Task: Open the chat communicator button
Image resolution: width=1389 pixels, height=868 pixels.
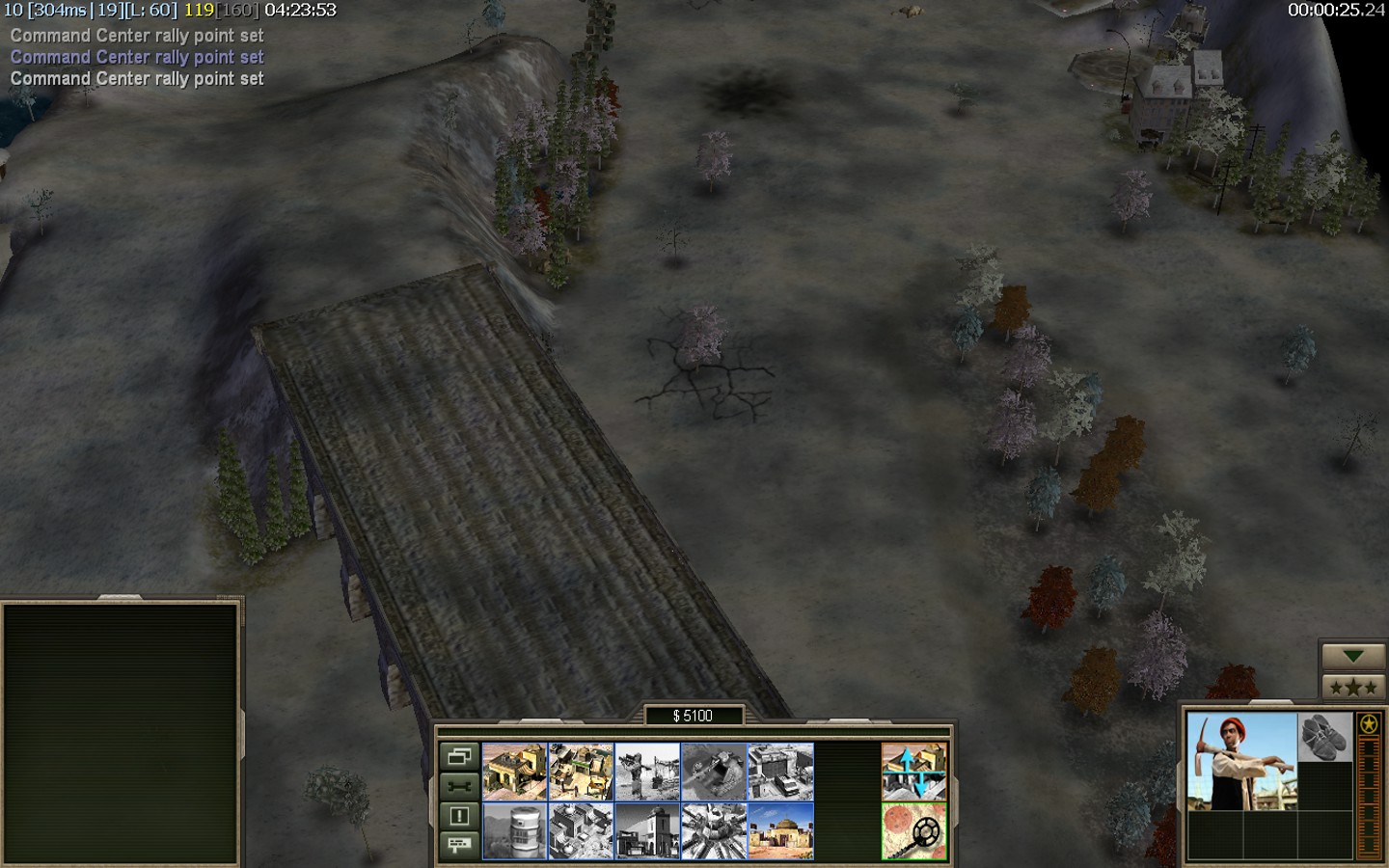Action: [x=459, y=845]
